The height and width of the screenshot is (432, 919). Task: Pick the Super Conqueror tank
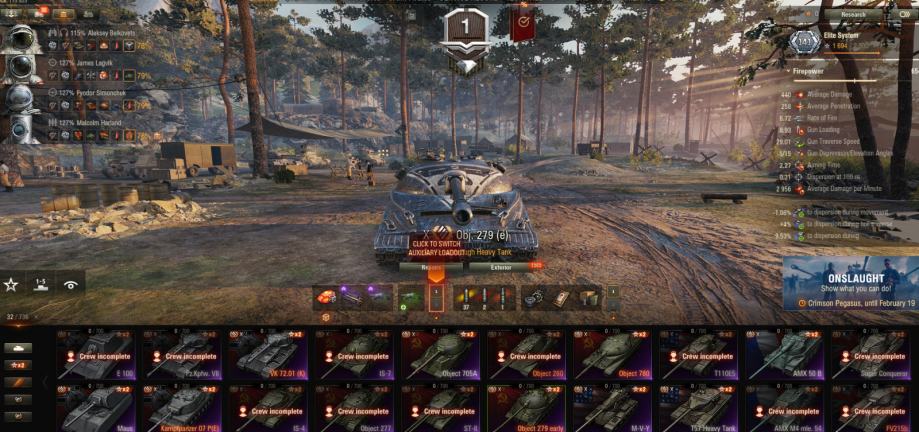click(x=870, y=355)
